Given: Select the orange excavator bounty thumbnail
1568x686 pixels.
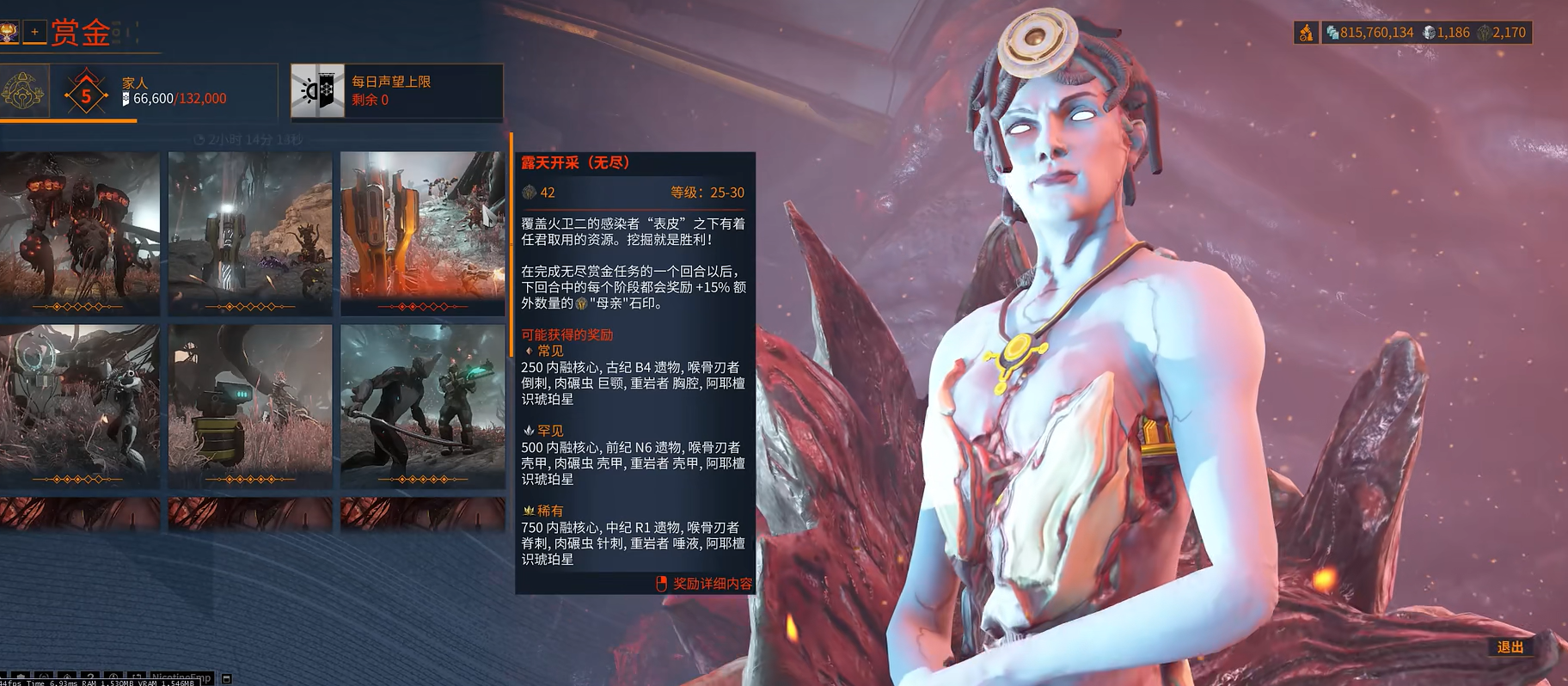Looking at the screenshot, I should 420,228.
